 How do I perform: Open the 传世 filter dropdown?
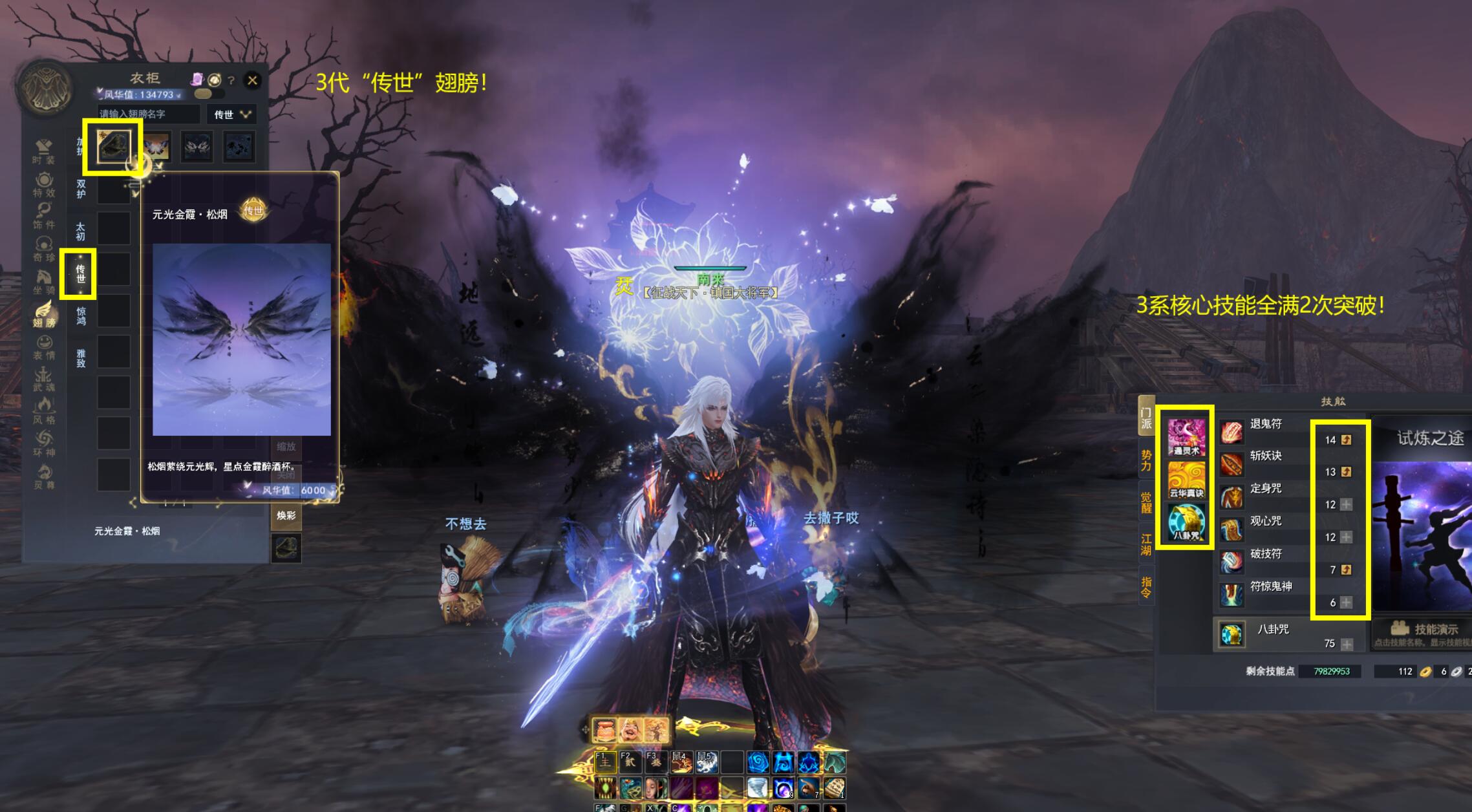click(232, 114)
